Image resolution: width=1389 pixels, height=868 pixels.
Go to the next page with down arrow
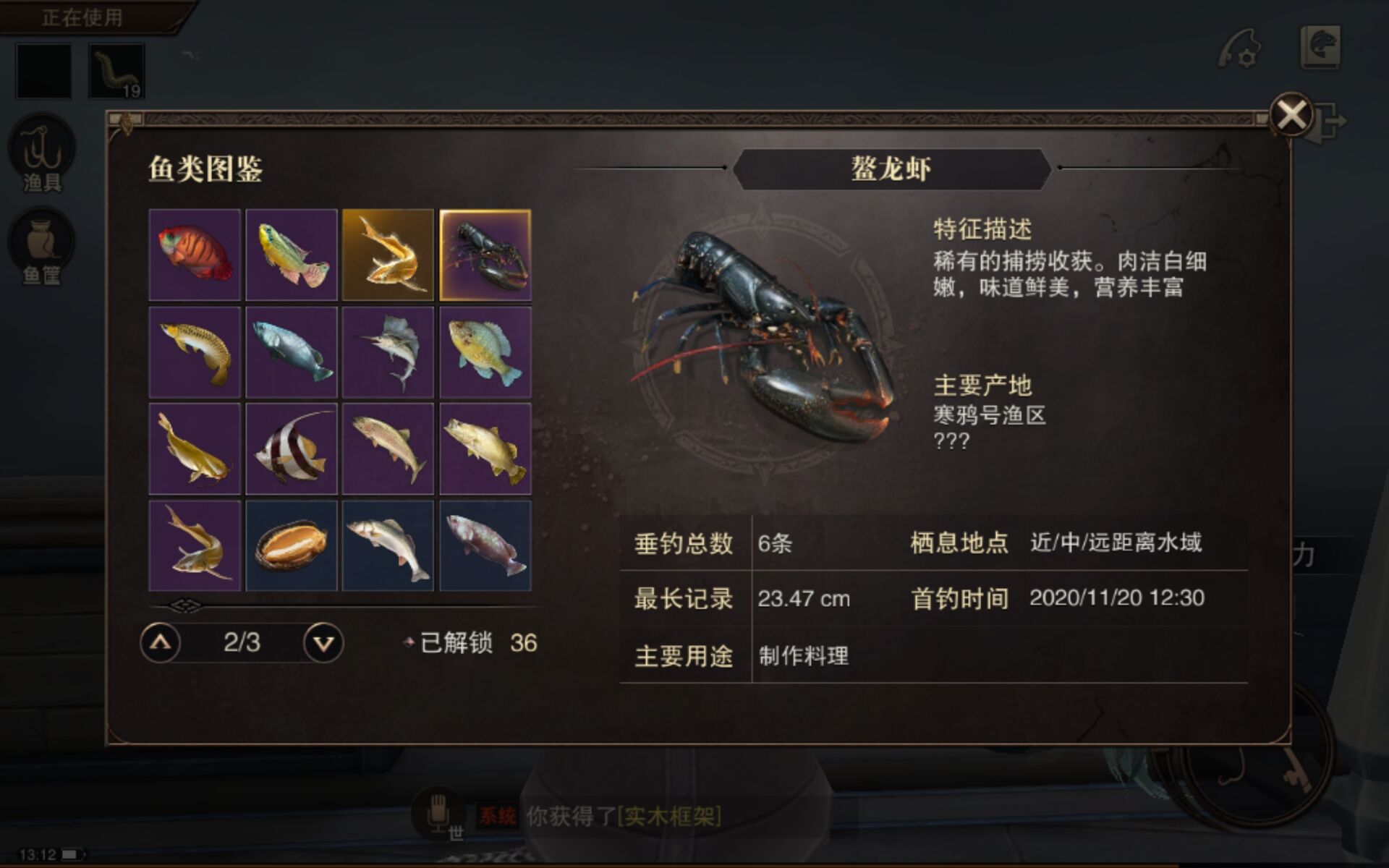click(x=323, y=641)
